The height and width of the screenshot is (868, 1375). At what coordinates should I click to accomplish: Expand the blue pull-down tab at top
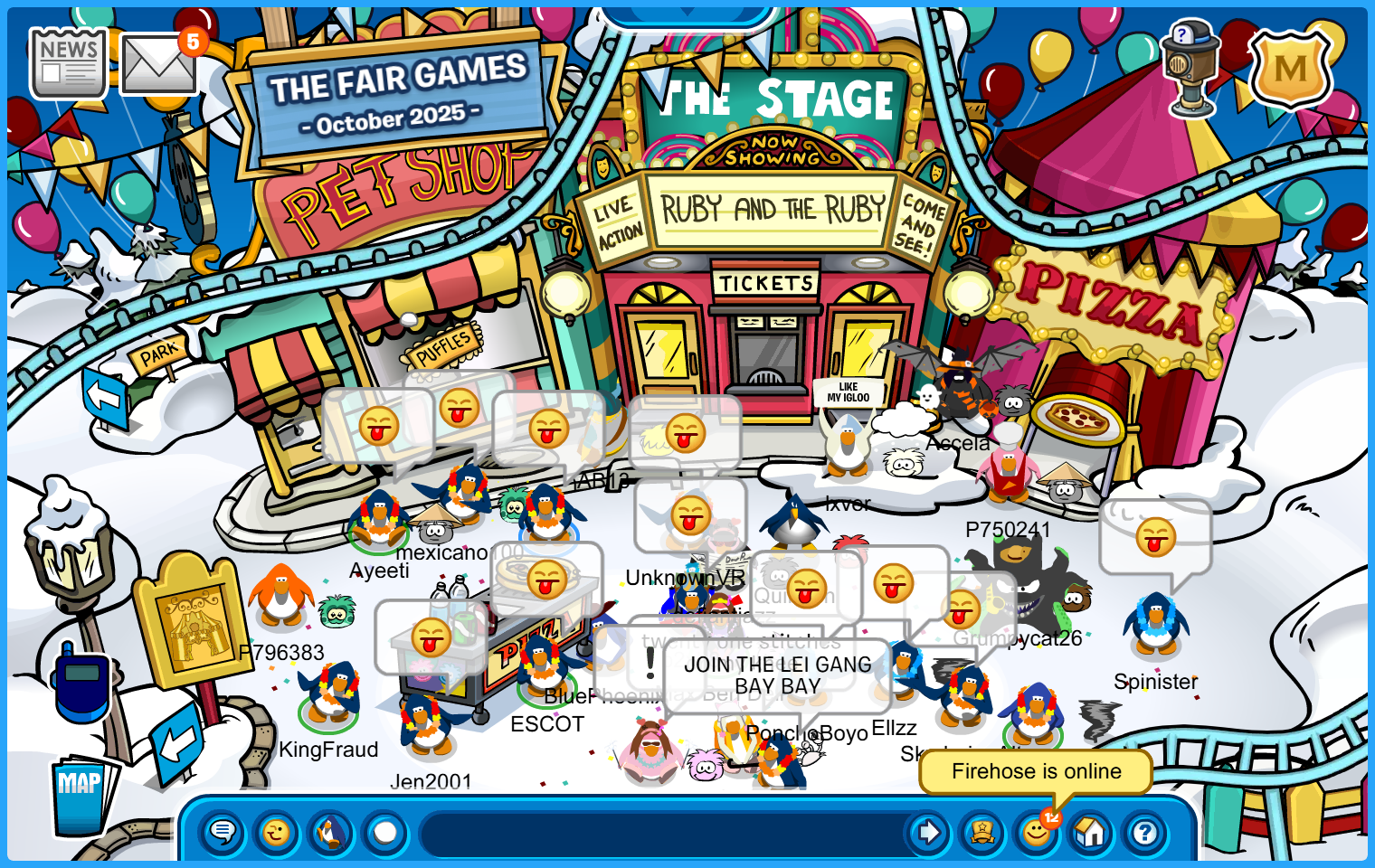point(687,15)
